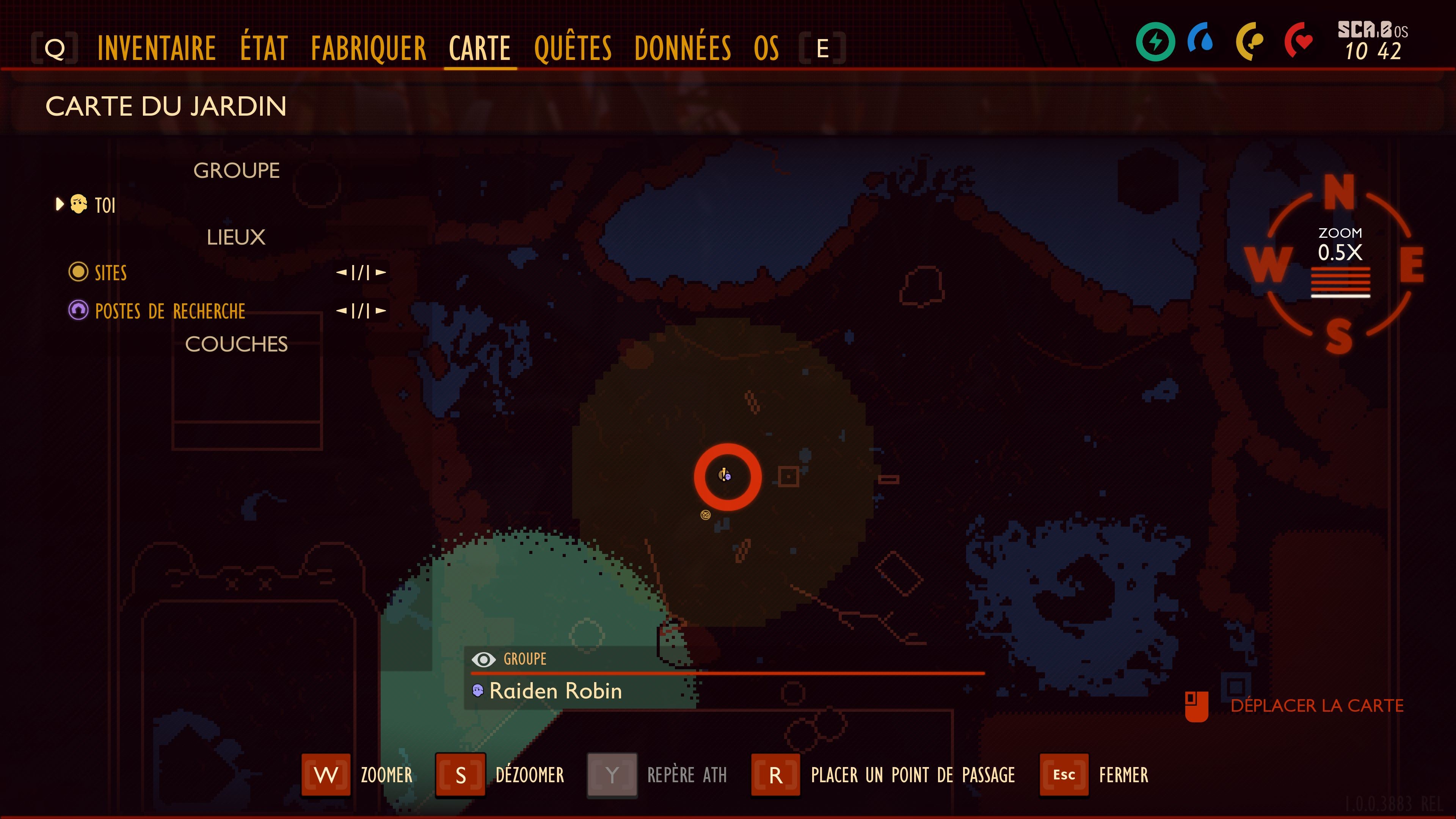Viewport: 1456px width, 819px height.
Task: Select the Raiden Robin group marker entry
Action: [x=555, y=691]
